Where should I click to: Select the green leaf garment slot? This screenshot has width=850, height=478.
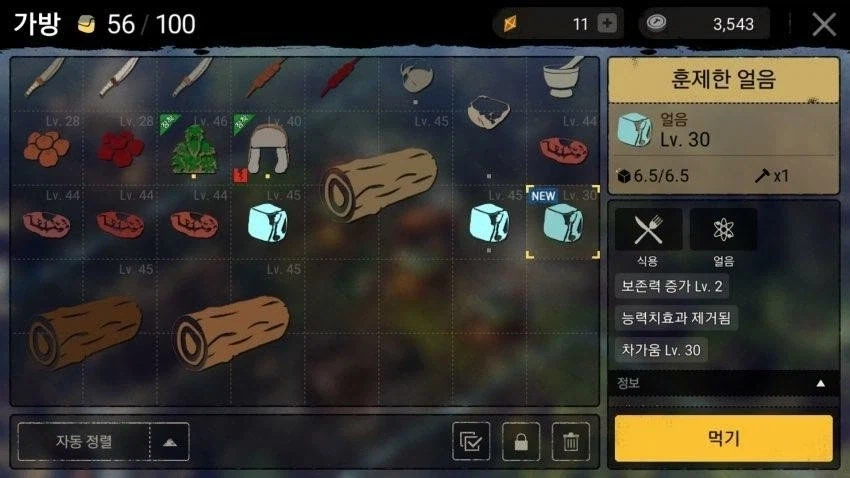tap(194, 149)
